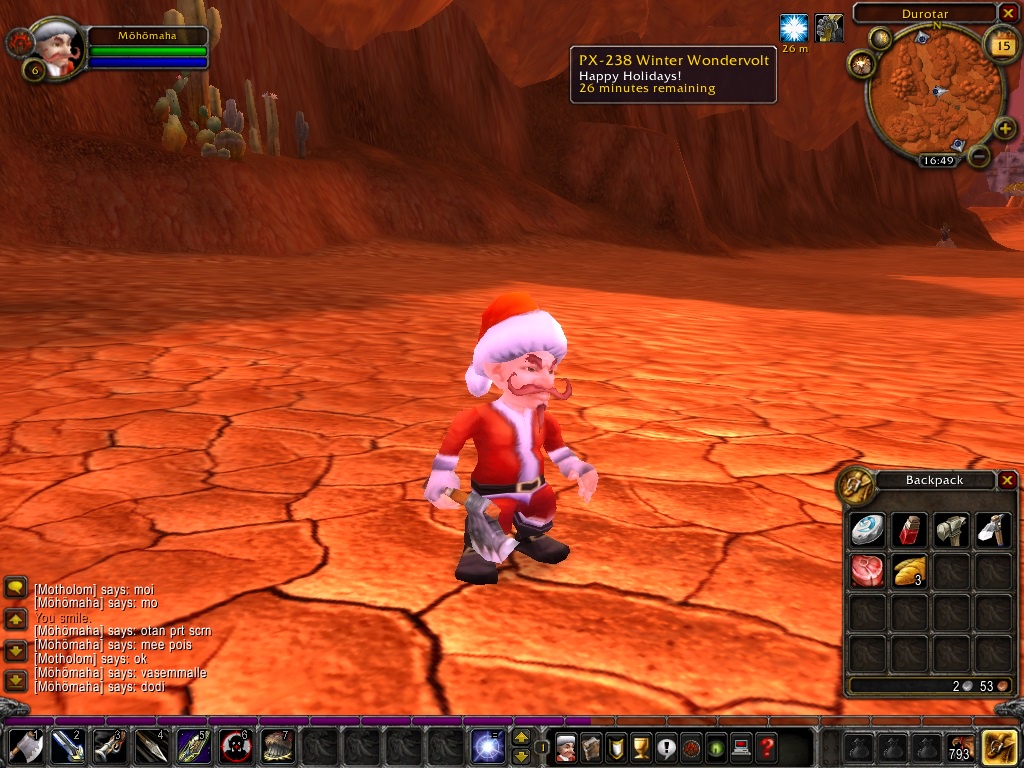The width and height of the screenshot is (1024, 768).
Task: Use the skull ability in slot 6
Action: tap(235, 746)
